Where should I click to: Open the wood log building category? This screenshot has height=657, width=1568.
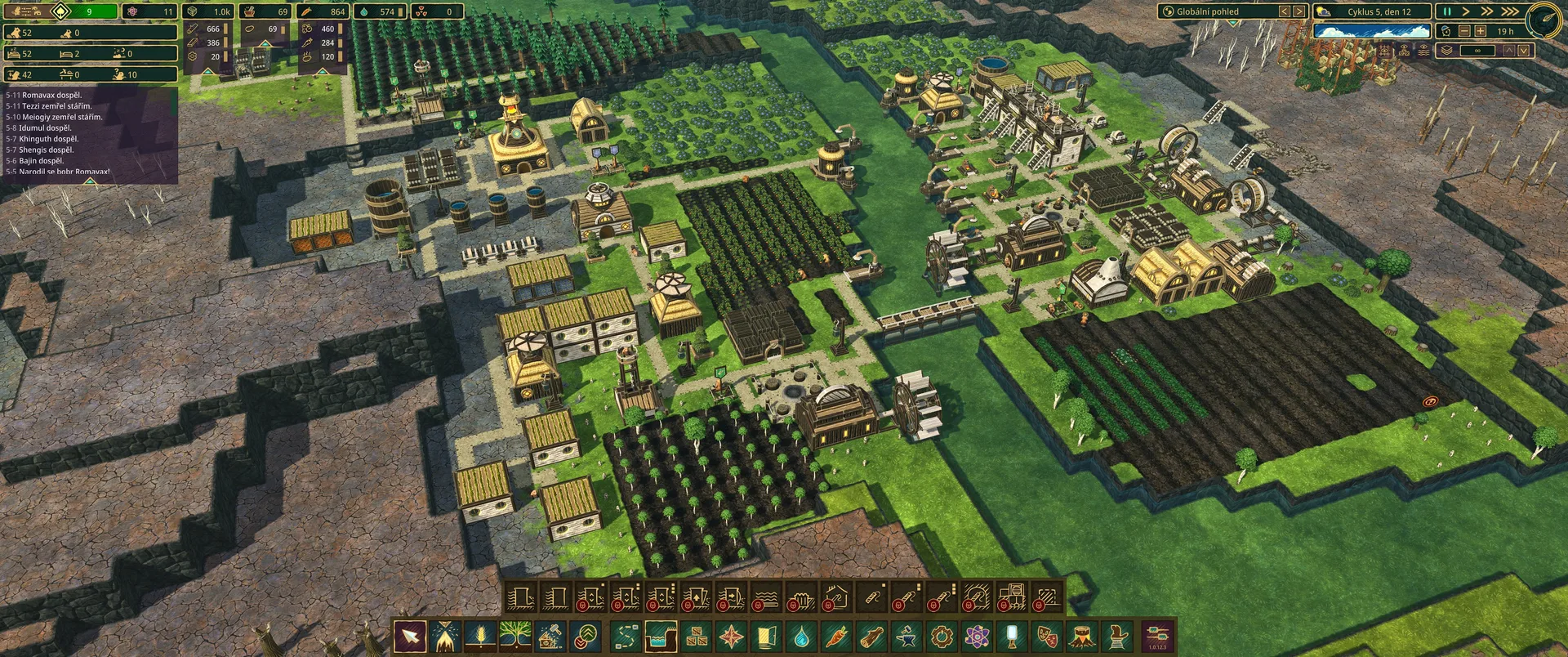[x=871, y=637]
